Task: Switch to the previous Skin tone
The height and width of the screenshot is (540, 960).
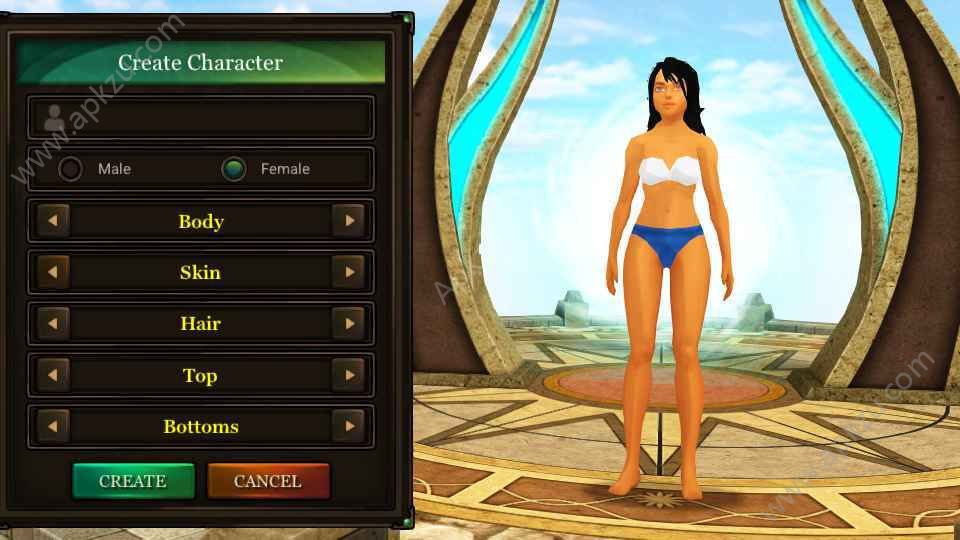Action: [x=53, y=272]
